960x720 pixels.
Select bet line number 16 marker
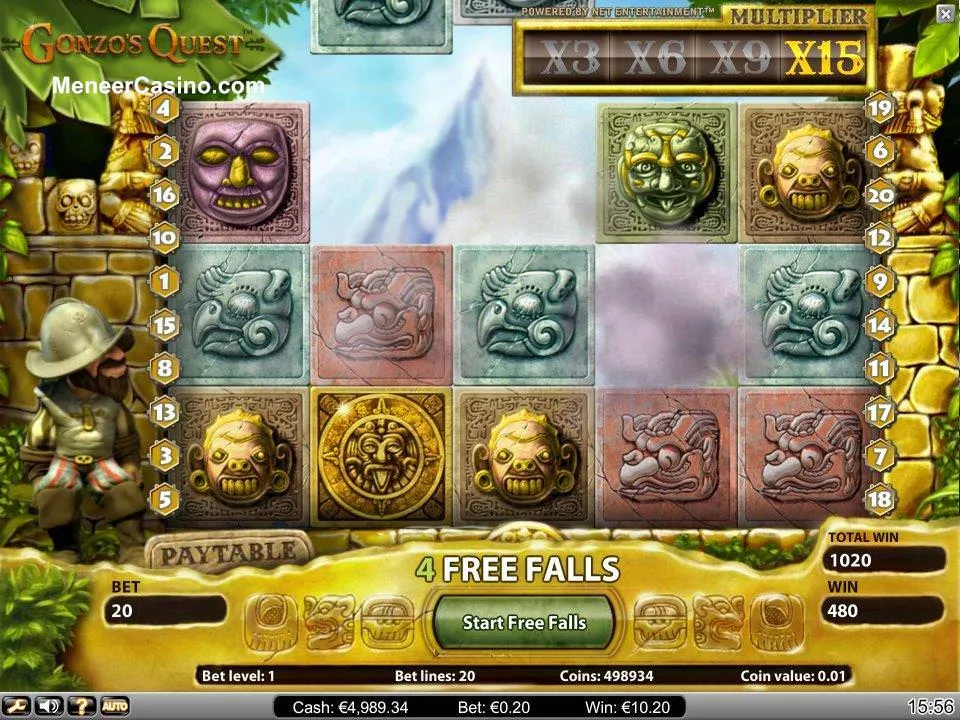(x=164, y=194)
